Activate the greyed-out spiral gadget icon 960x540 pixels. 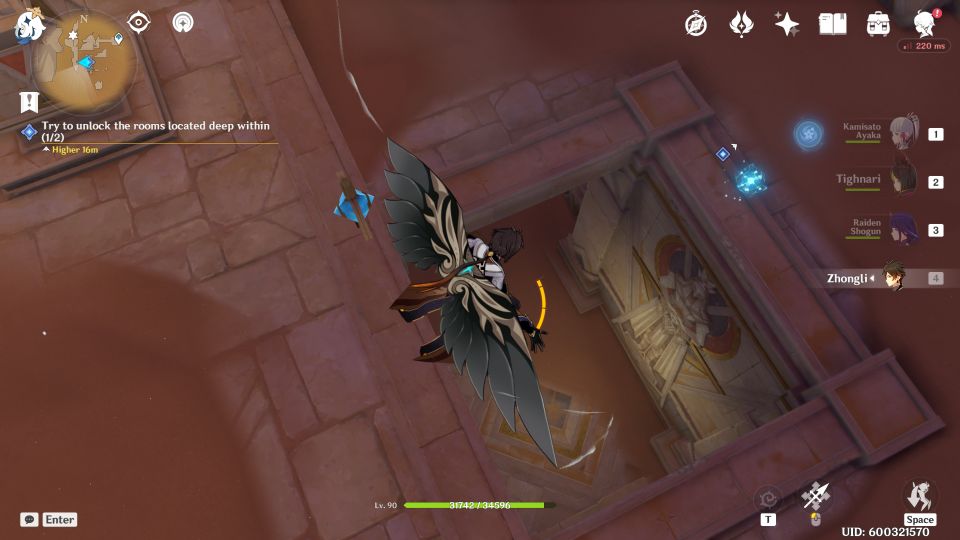coord(768,497)
